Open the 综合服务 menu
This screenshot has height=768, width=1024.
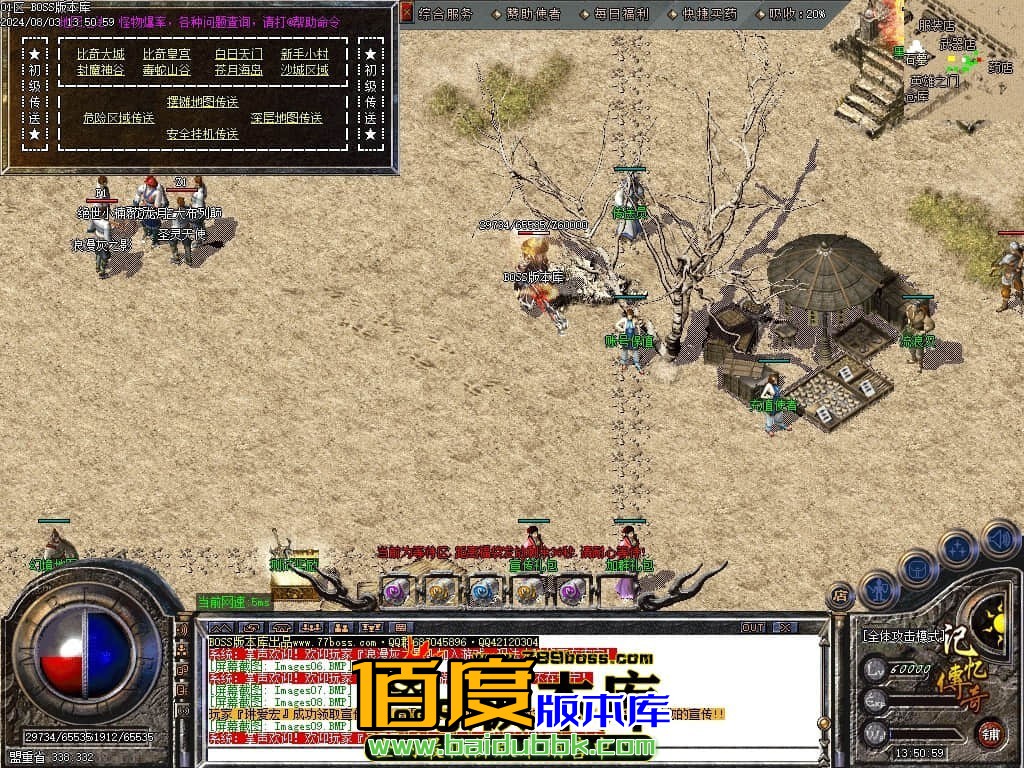click(445, 14)
